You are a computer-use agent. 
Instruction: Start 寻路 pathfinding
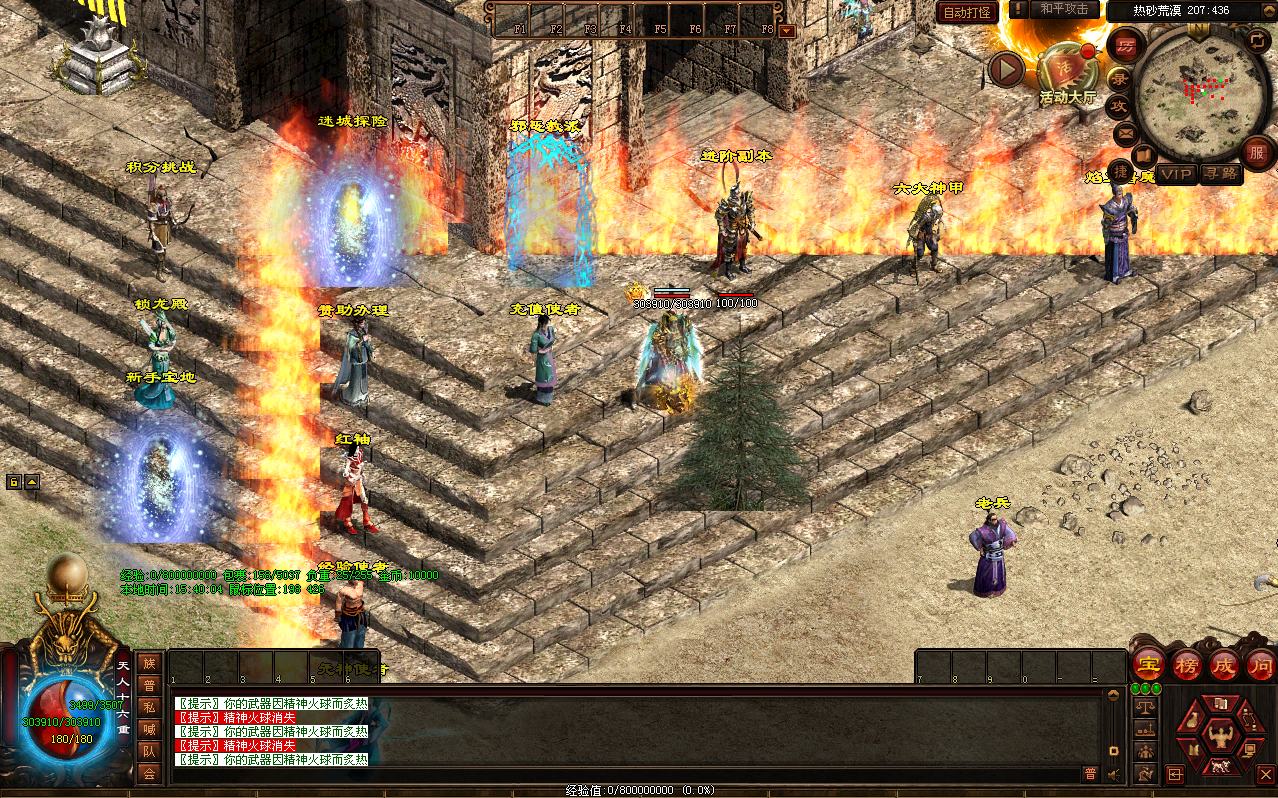[1220, 174]
